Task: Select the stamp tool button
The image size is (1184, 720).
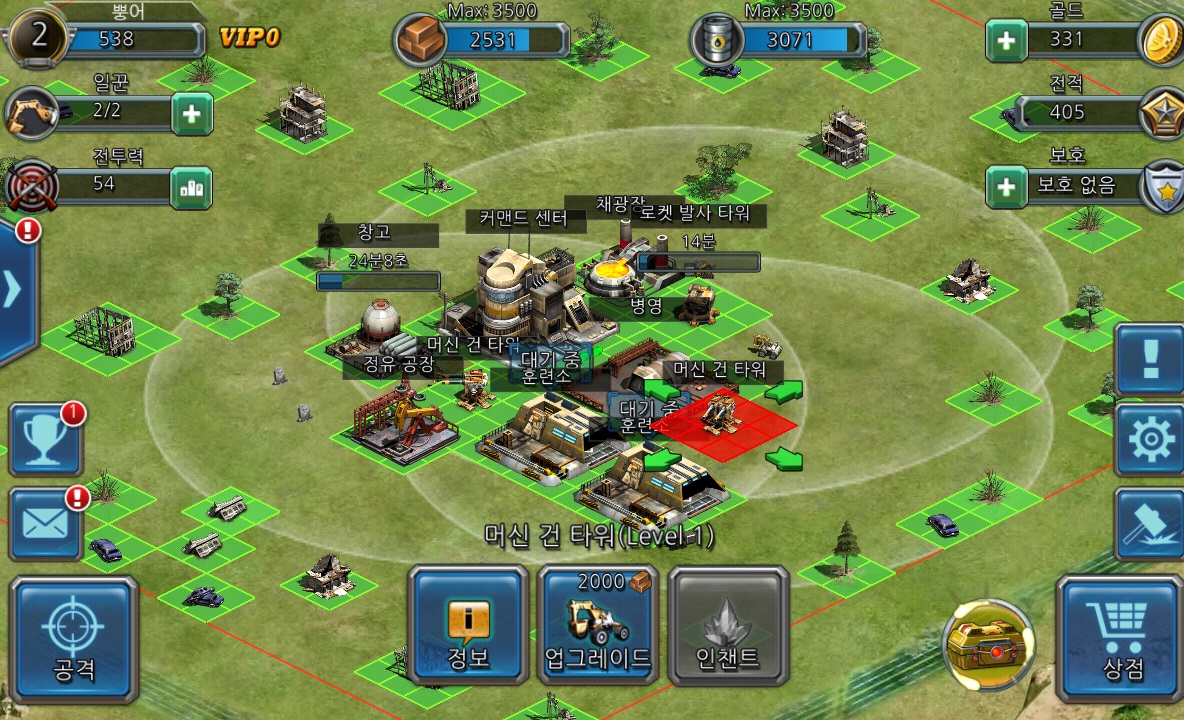Action: [x=1150, y=523]
